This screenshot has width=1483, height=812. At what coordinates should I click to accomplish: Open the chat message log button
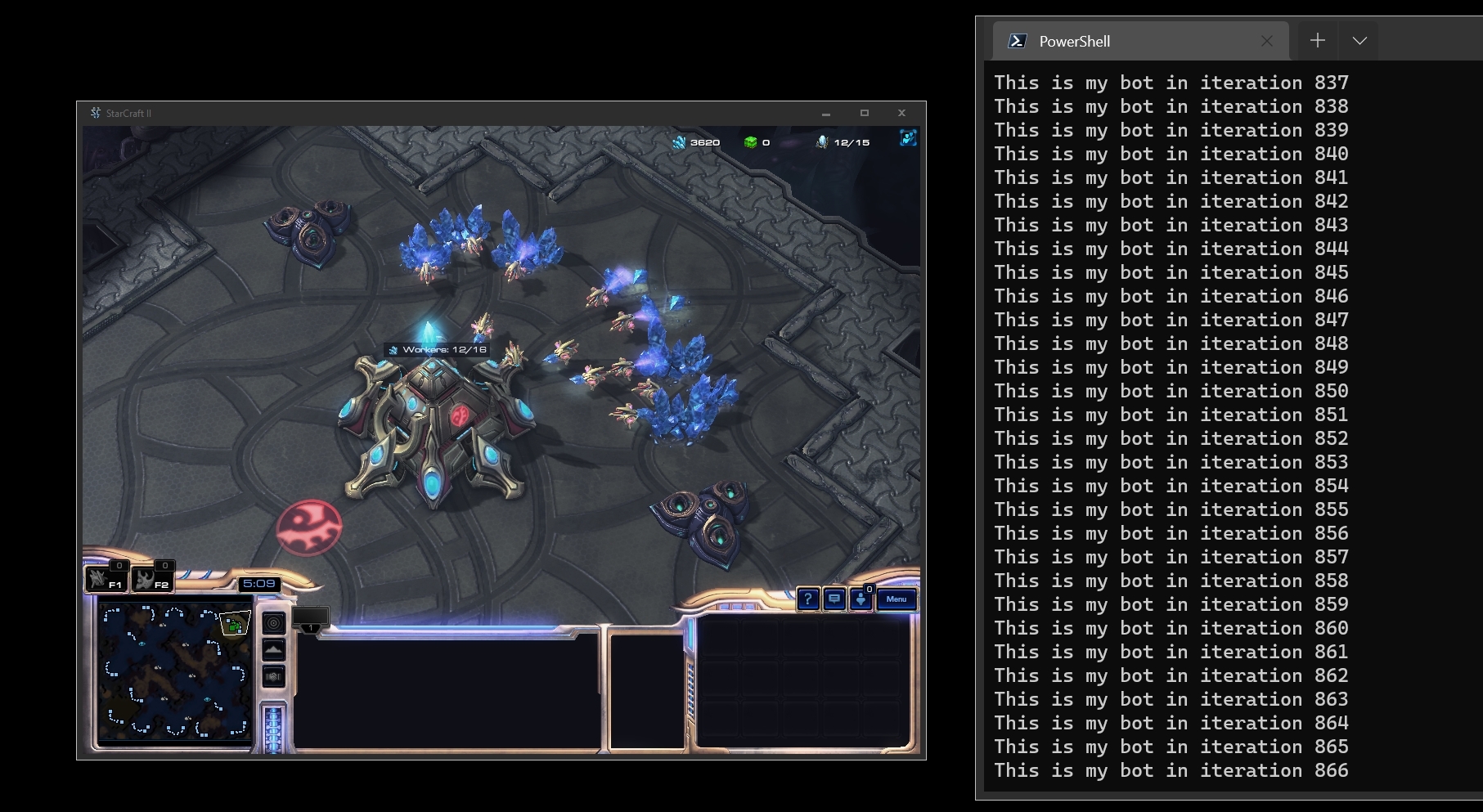834,599
